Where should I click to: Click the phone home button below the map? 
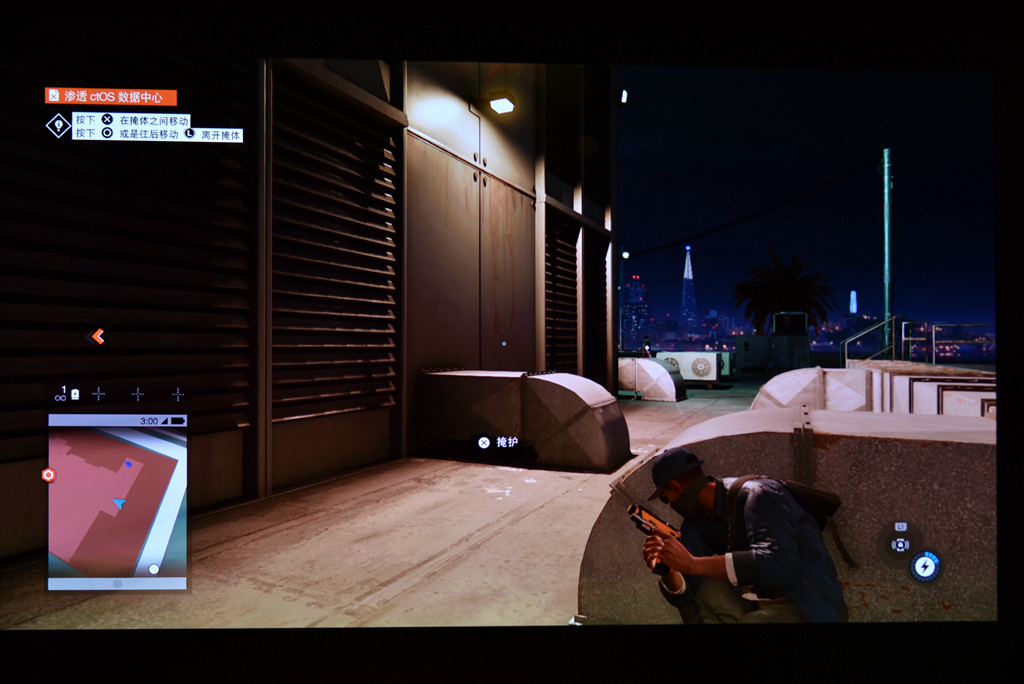117,583
